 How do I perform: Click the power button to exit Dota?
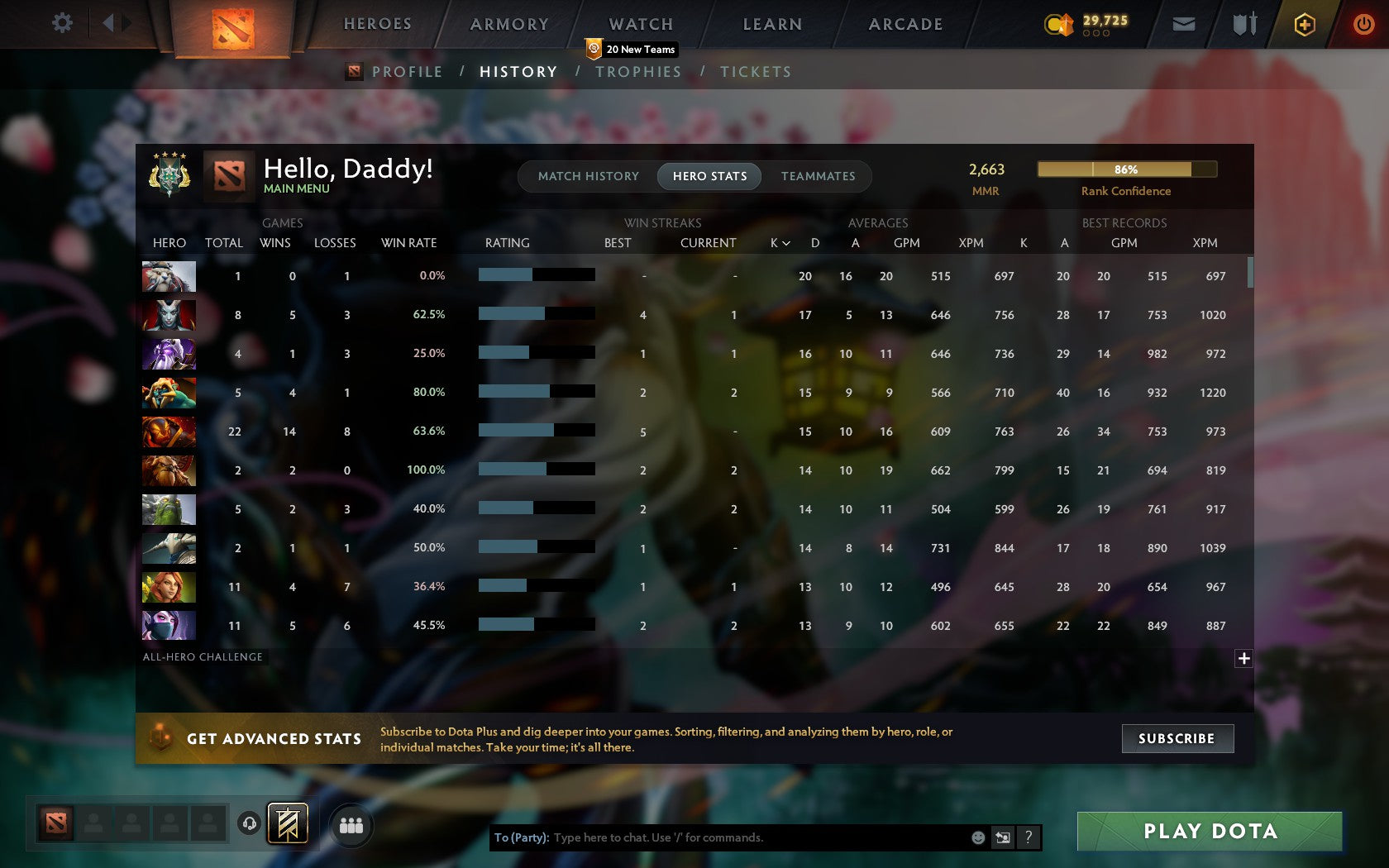click(1364, 24)
